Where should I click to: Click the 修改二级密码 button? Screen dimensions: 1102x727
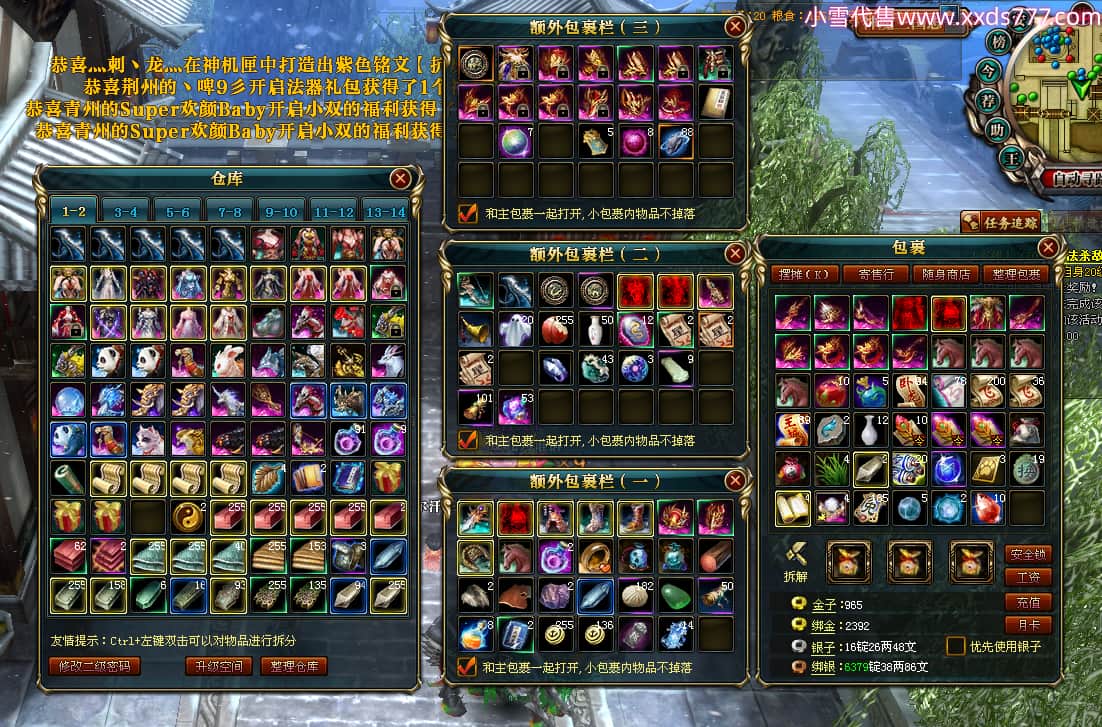(95, 666)
